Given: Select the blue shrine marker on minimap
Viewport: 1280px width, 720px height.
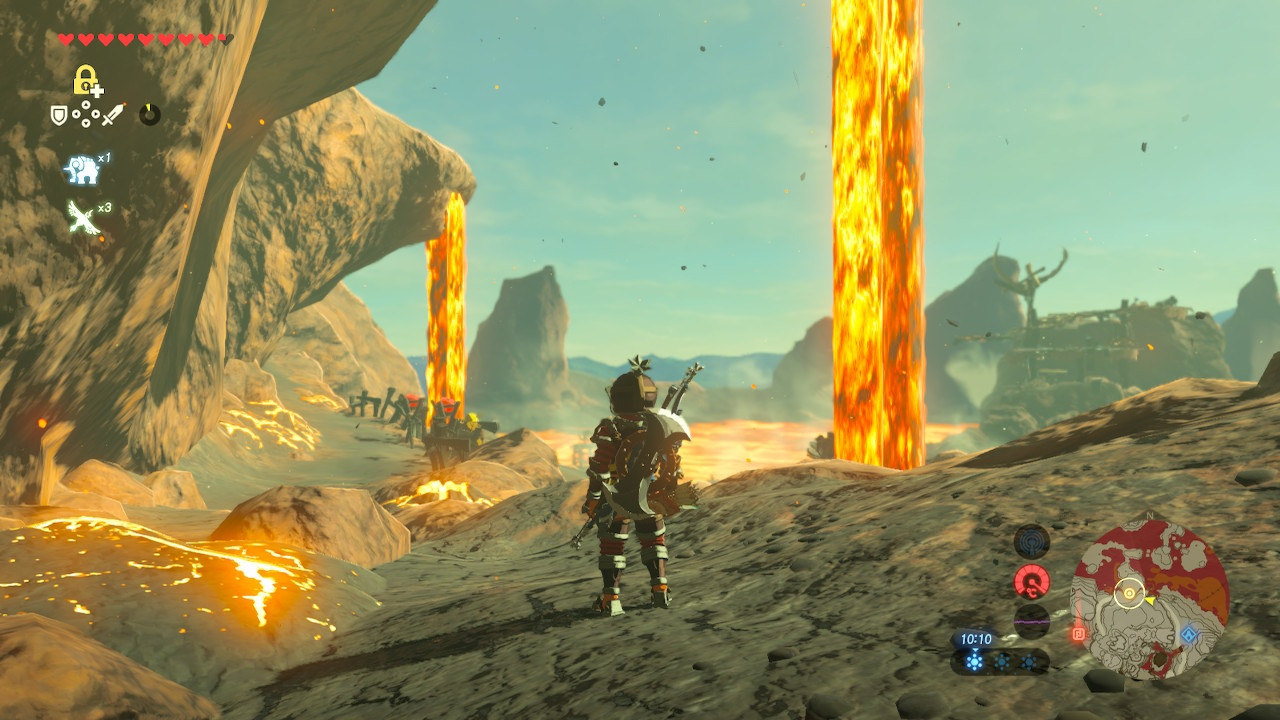Looking at the screenshot, I should 1188,635.
